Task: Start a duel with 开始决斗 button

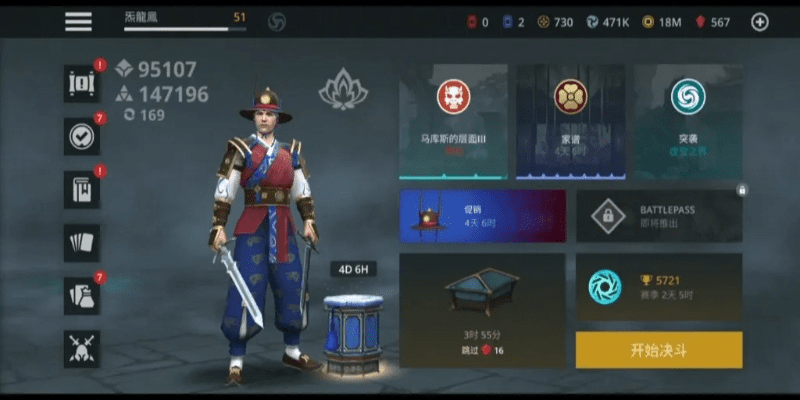Action: pos(658,351)
